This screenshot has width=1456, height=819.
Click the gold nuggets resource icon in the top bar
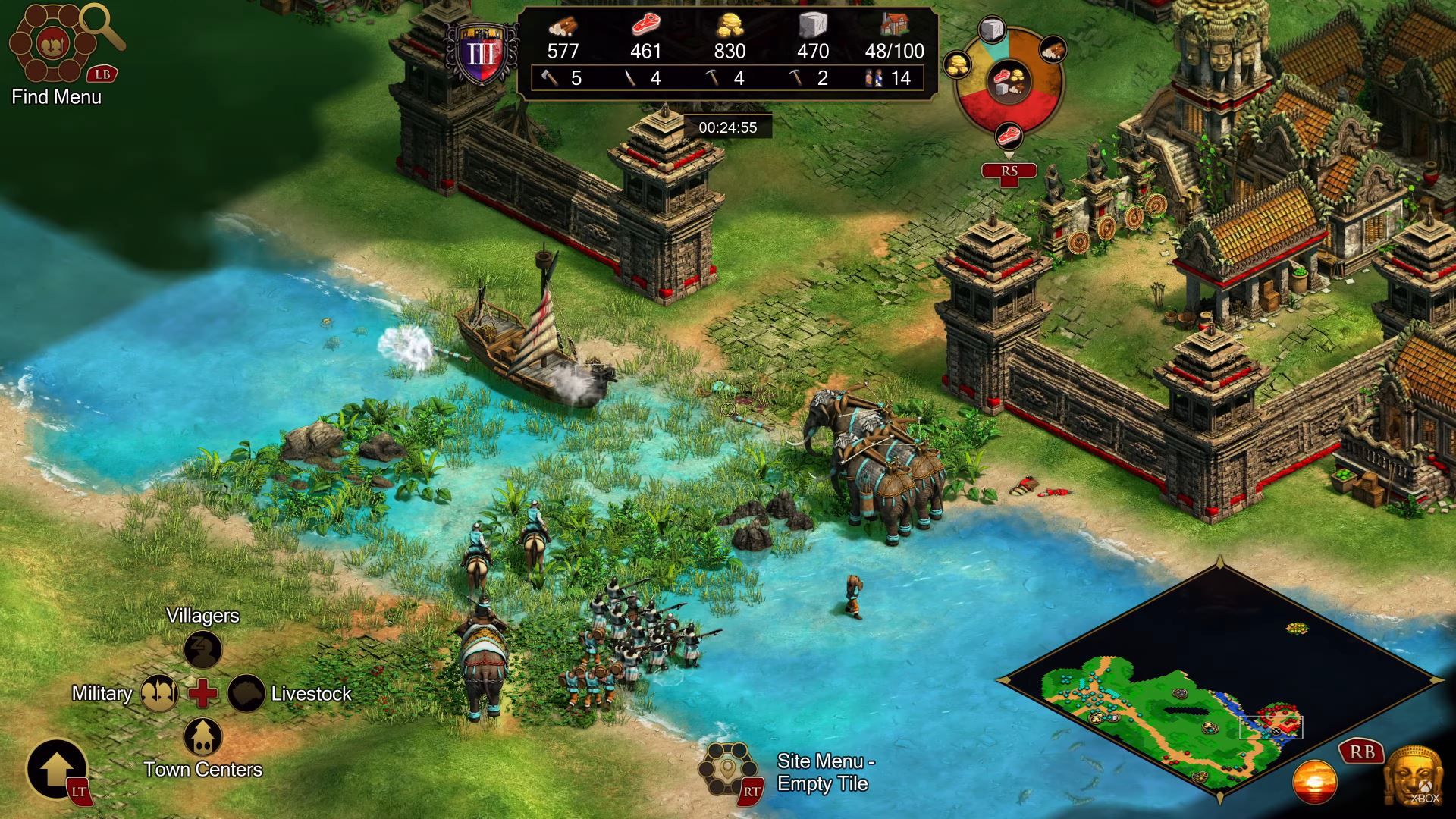[730, 26]
